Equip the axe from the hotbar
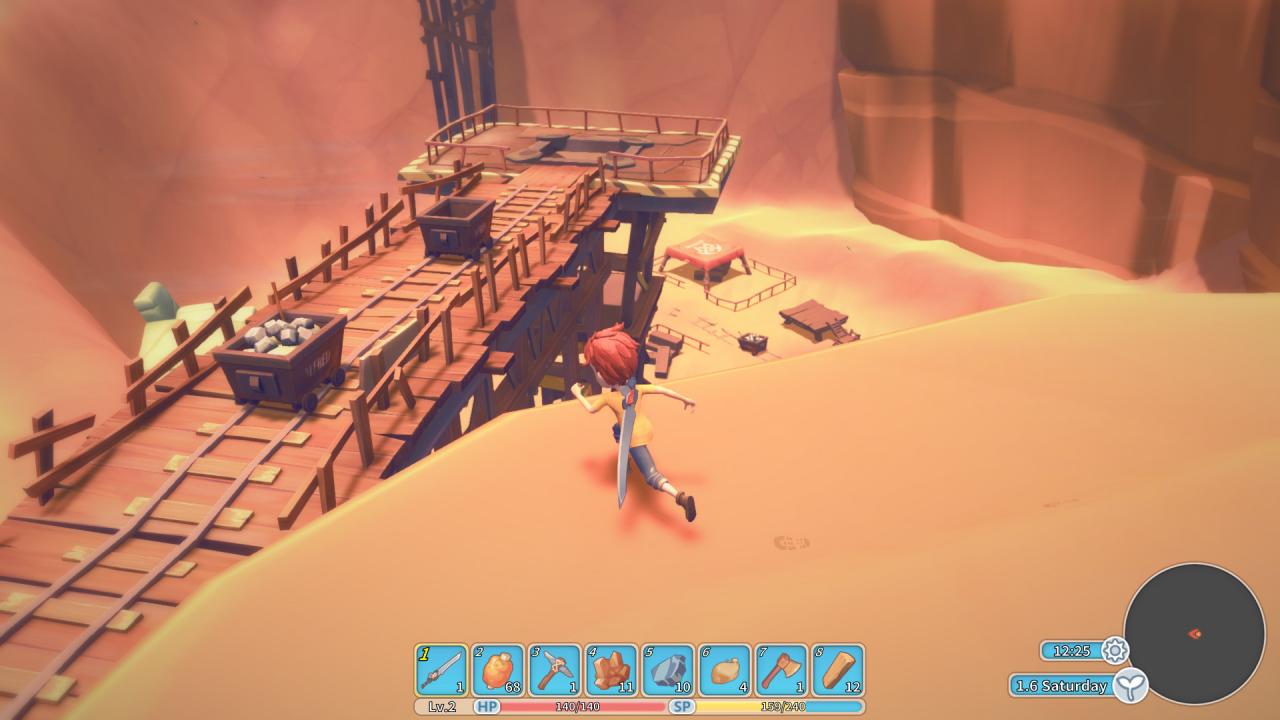1280x720 pixels. pos(781,670)
